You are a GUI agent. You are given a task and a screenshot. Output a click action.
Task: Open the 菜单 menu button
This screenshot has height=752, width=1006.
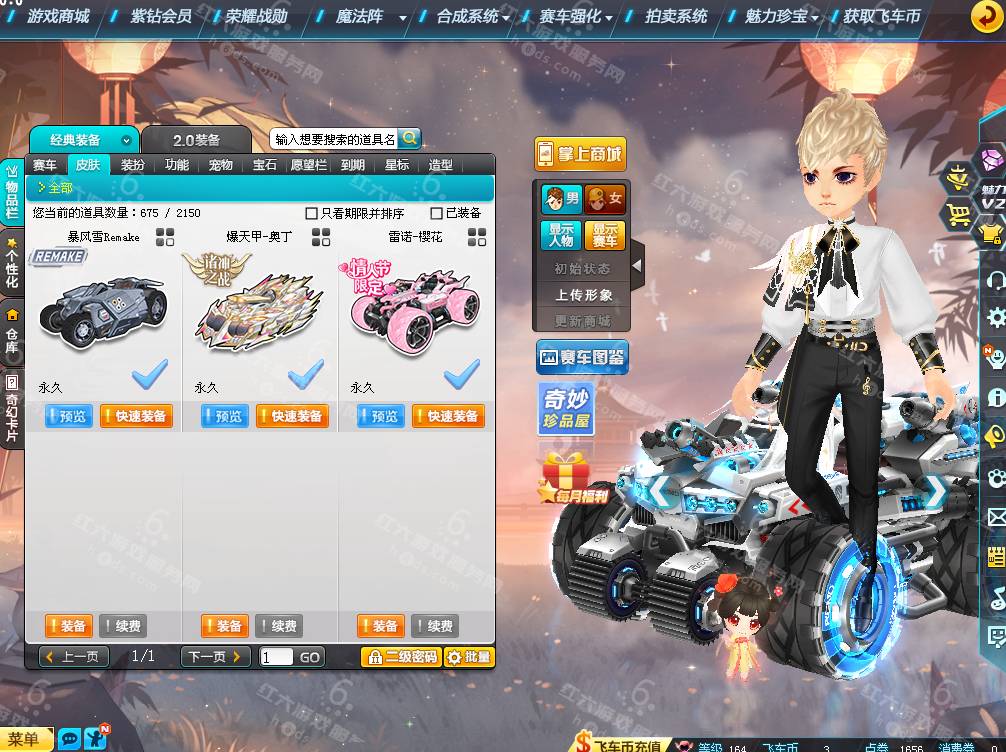pyautogui.click(x=24, y=739)
